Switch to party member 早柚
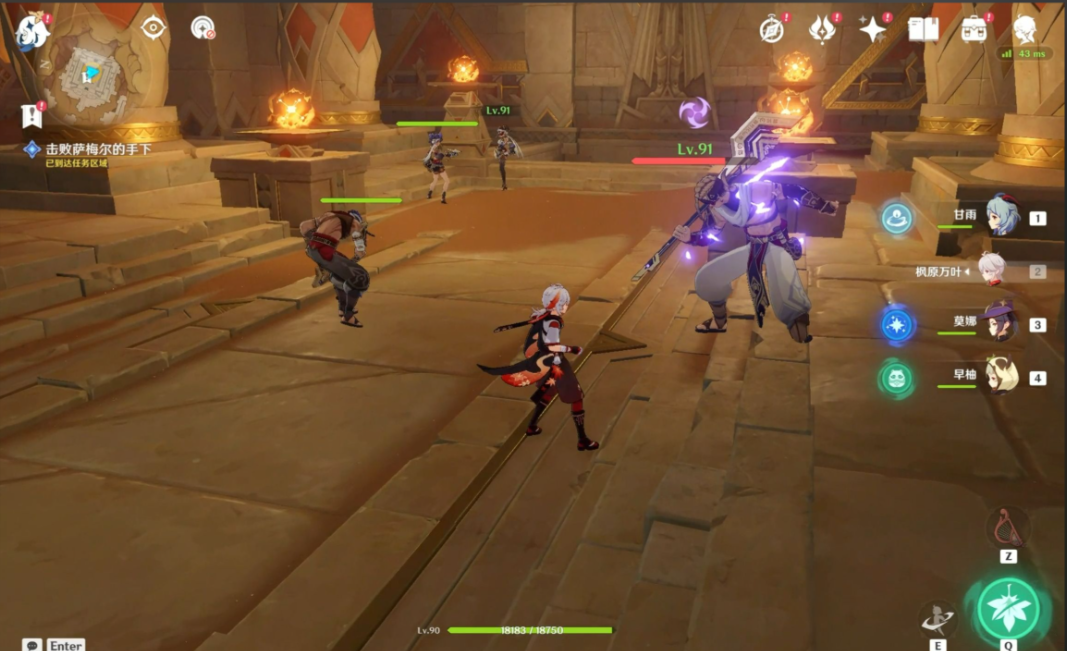Viewport: 1067px width, 651px height. coord(999,378)
